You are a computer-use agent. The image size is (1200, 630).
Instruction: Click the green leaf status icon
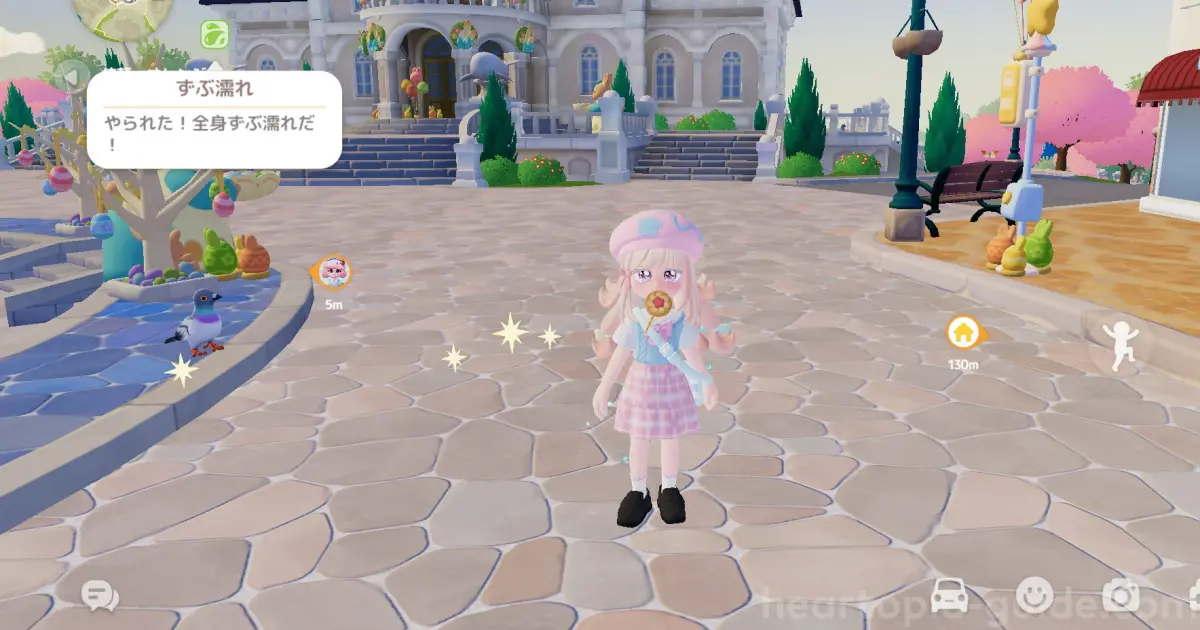click(213, 34)
